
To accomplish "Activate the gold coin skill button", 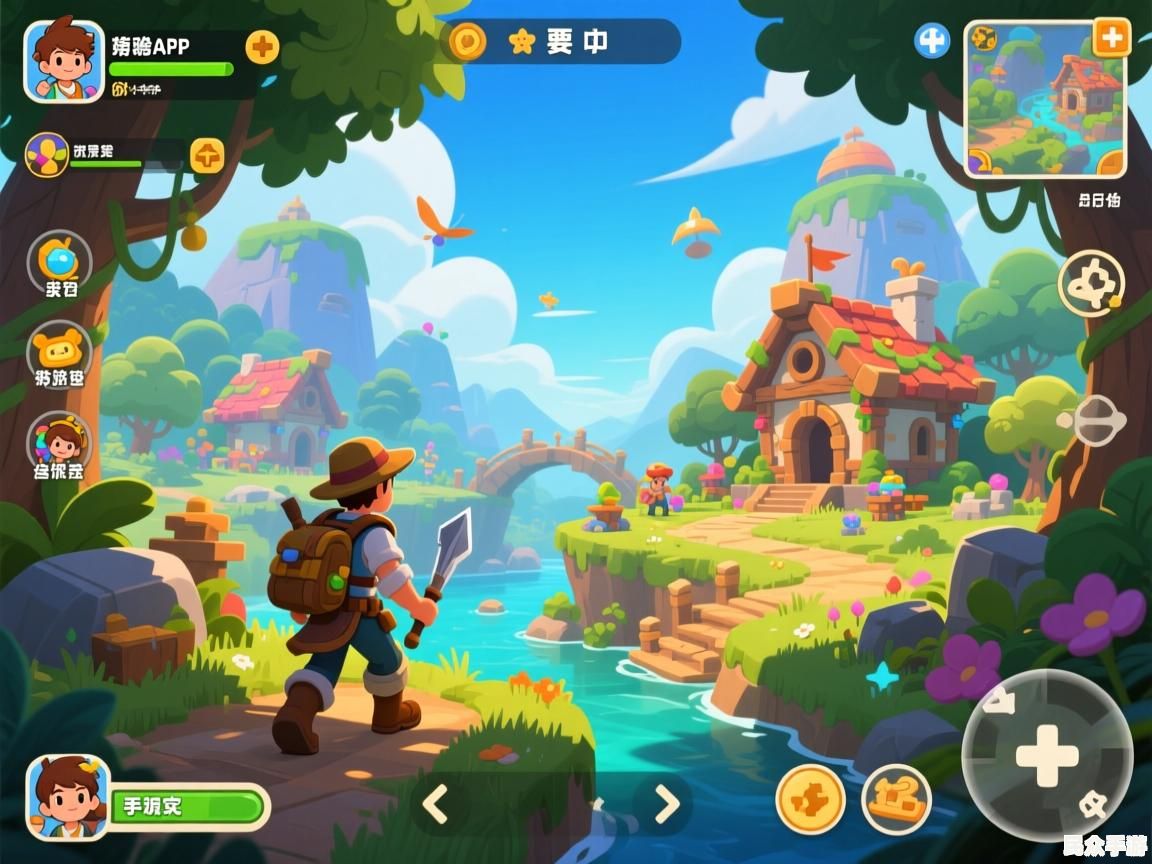I will point(810,799).
